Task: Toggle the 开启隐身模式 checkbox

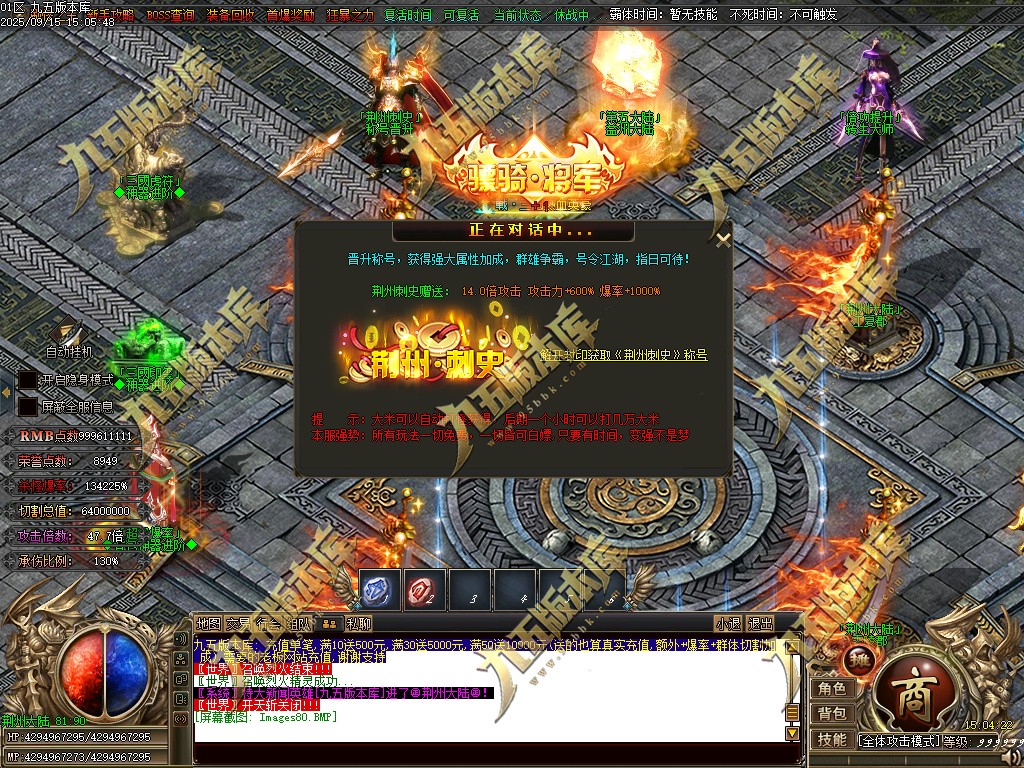Action: [x=27, y=381]
